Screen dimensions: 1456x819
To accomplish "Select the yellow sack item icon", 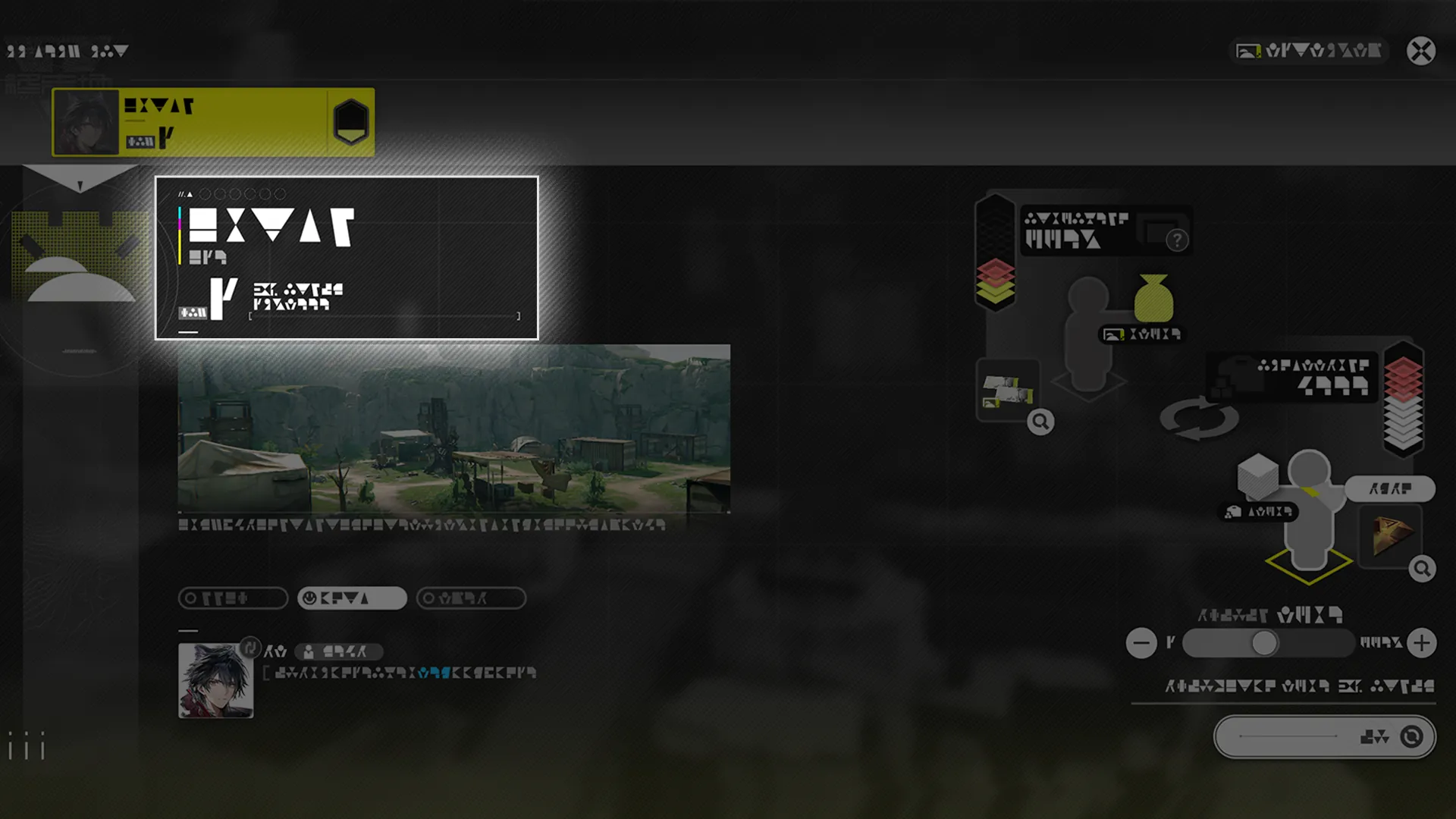I will (1153, 298).
